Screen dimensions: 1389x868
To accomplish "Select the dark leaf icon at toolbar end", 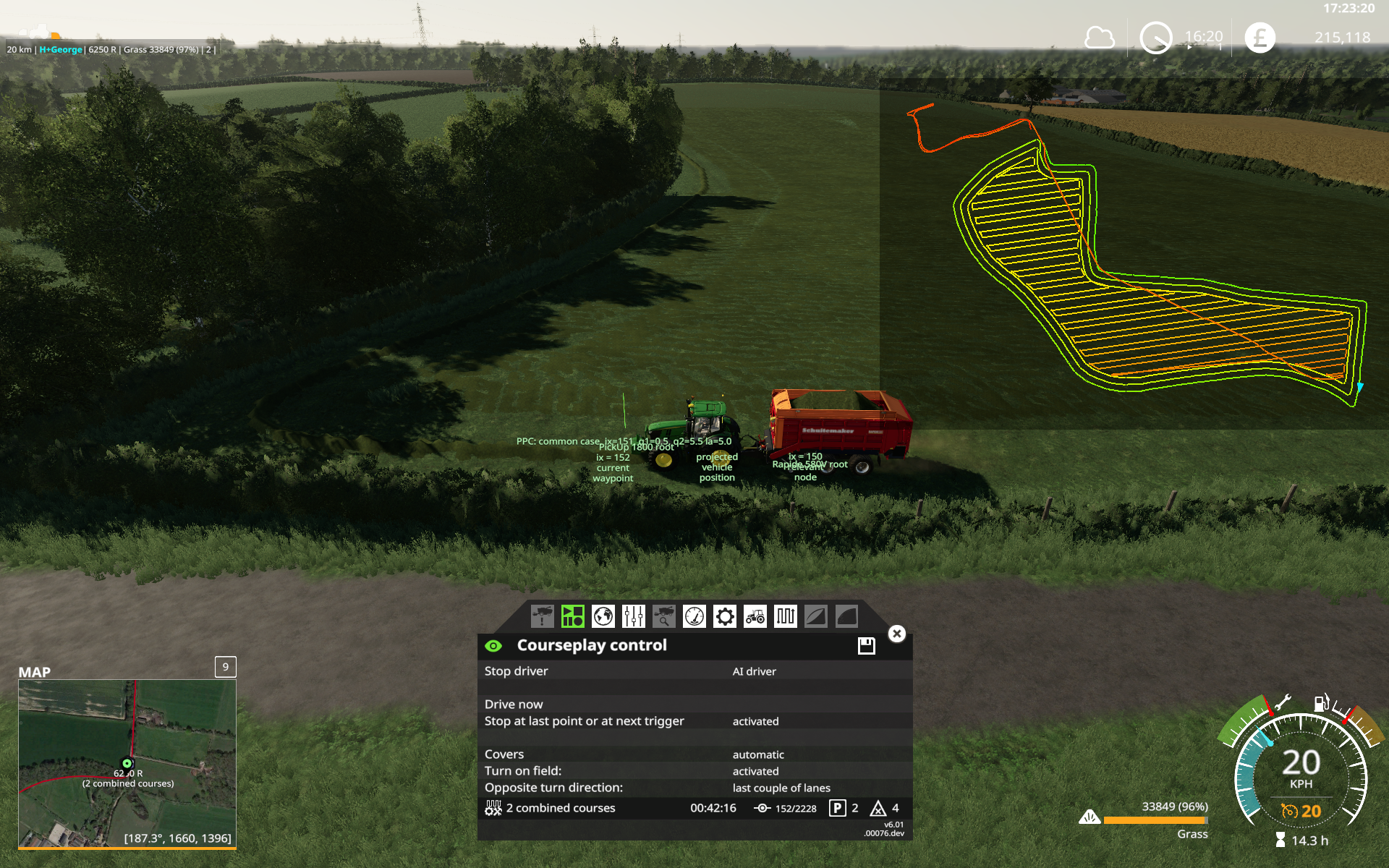I will click(846, 616).
